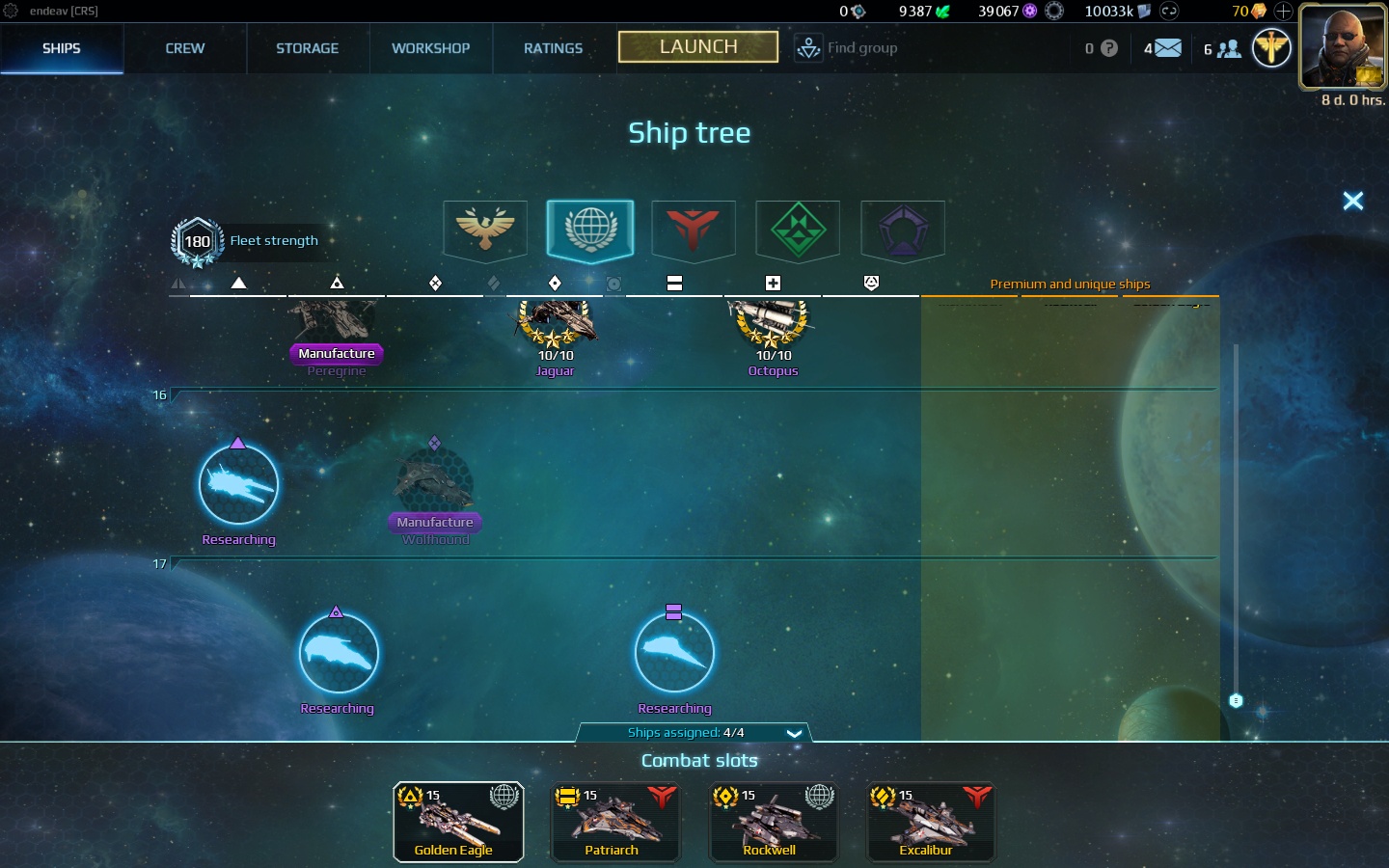Click the Find group matchmaking icon
Viewport: 1389px width, 868px height.
pos(808,47)
